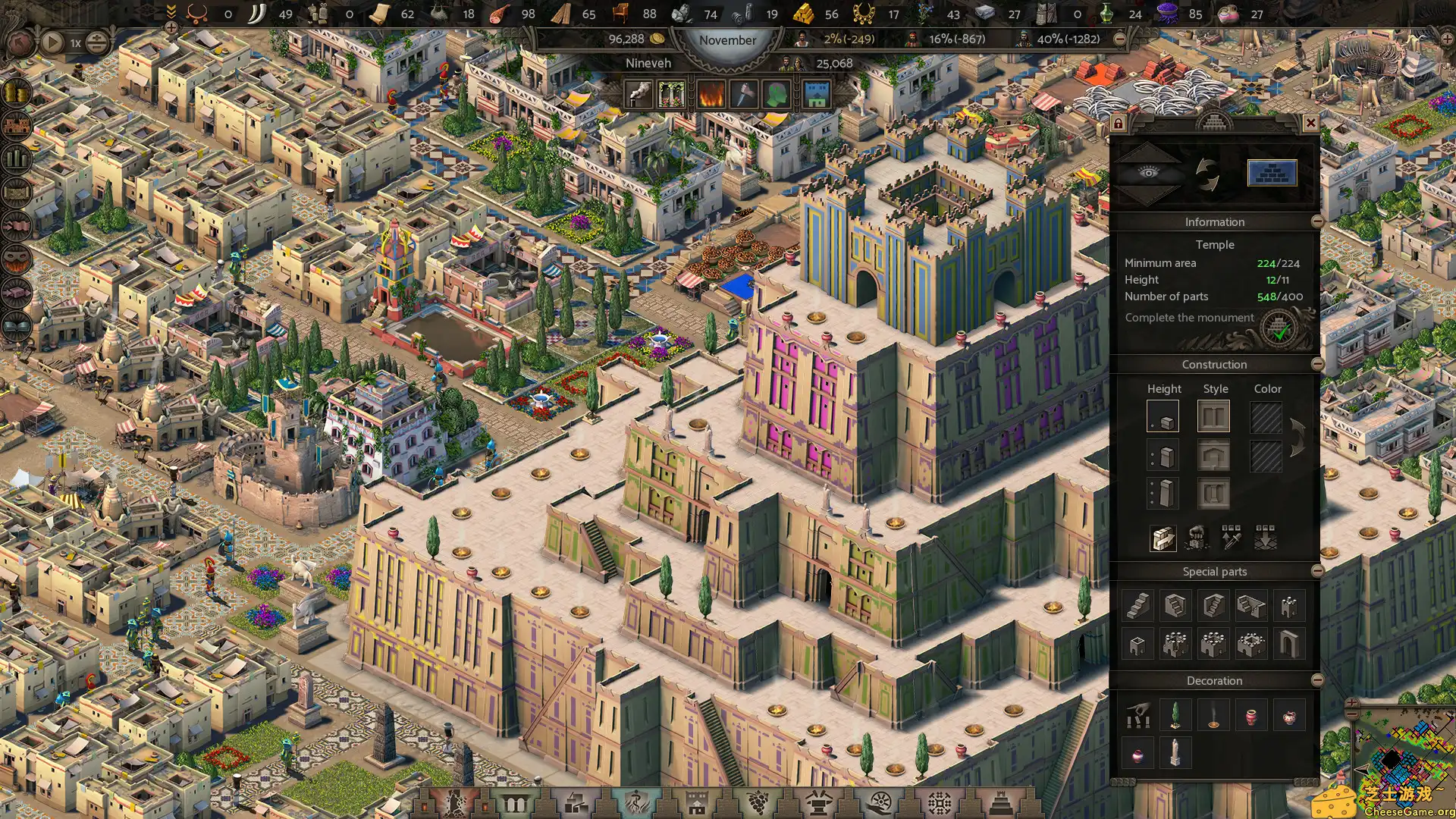Collapse the Construction section

click(1317, 364)
